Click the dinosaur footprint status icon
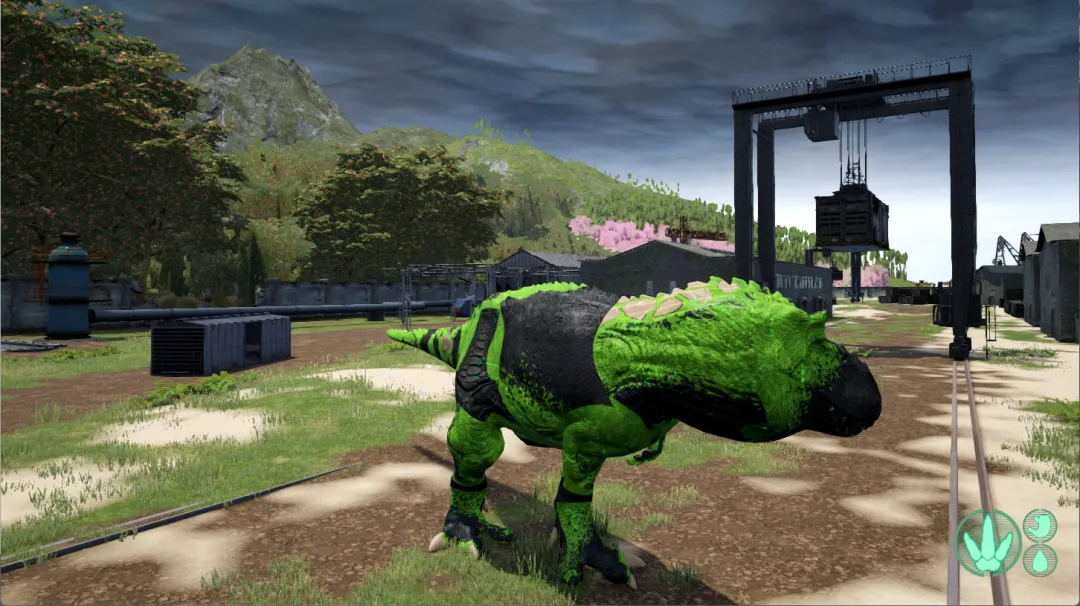Screen dimensions: 1080x606 [x=987, y=543]
